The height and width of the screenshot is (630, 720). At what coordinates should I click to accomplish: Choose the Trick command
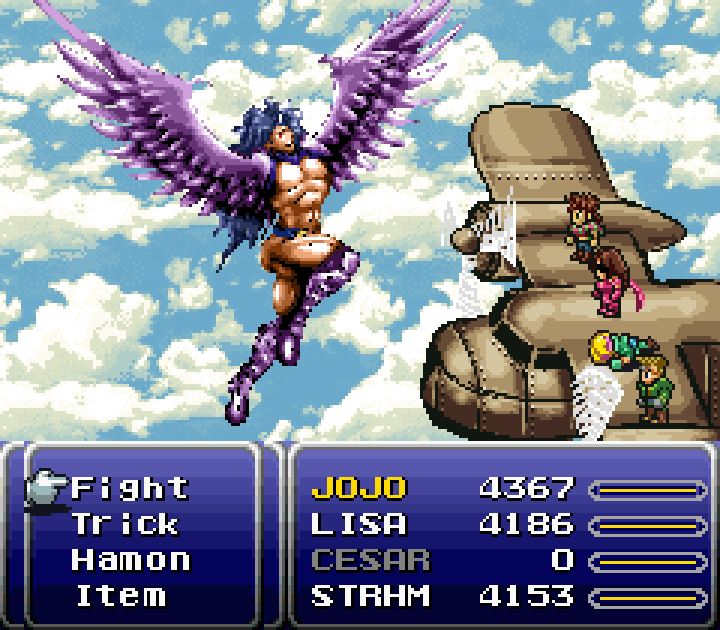pos(125,524)
